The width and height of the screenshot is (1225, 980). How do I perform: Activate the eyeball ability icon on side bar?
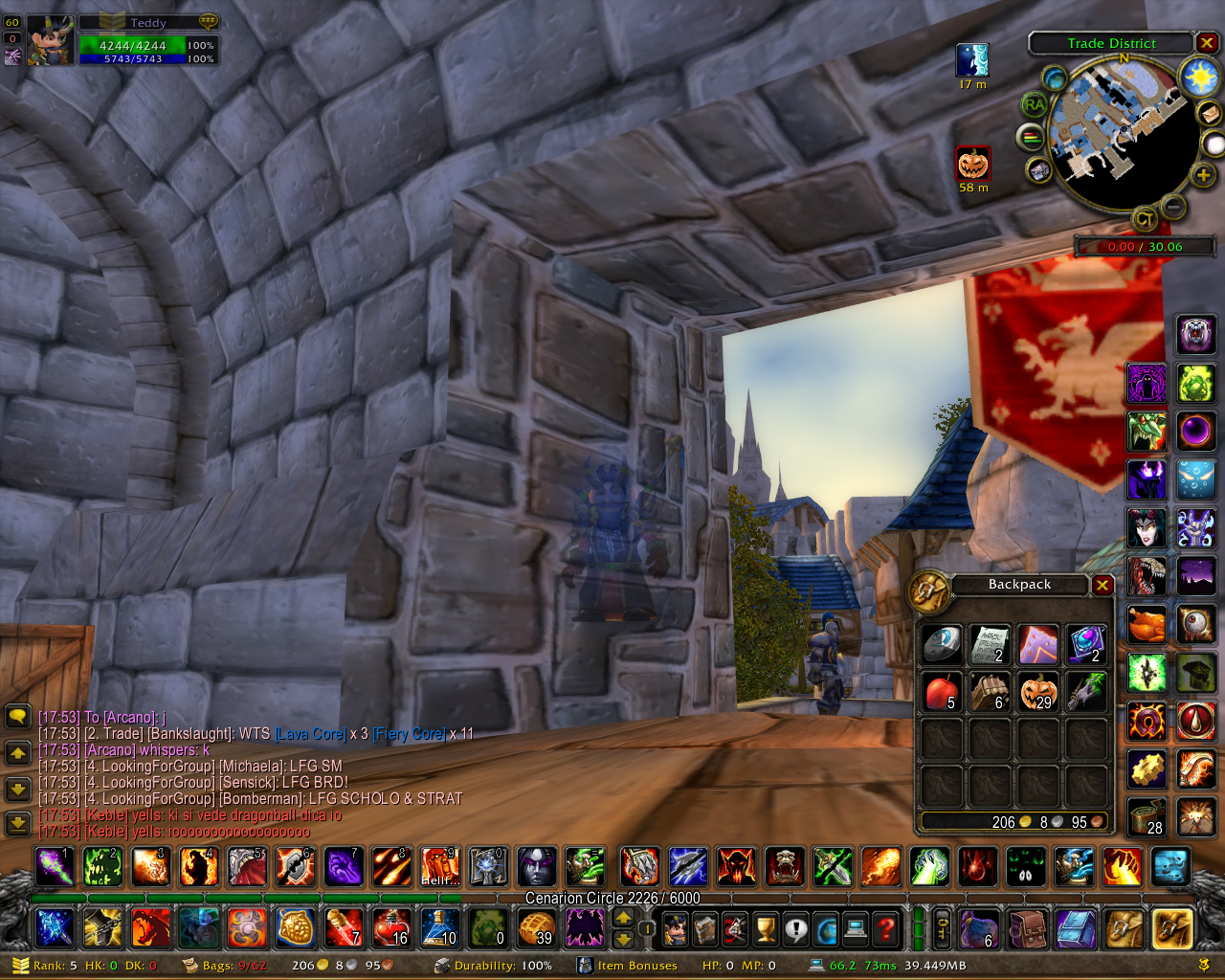[1195, 625]
